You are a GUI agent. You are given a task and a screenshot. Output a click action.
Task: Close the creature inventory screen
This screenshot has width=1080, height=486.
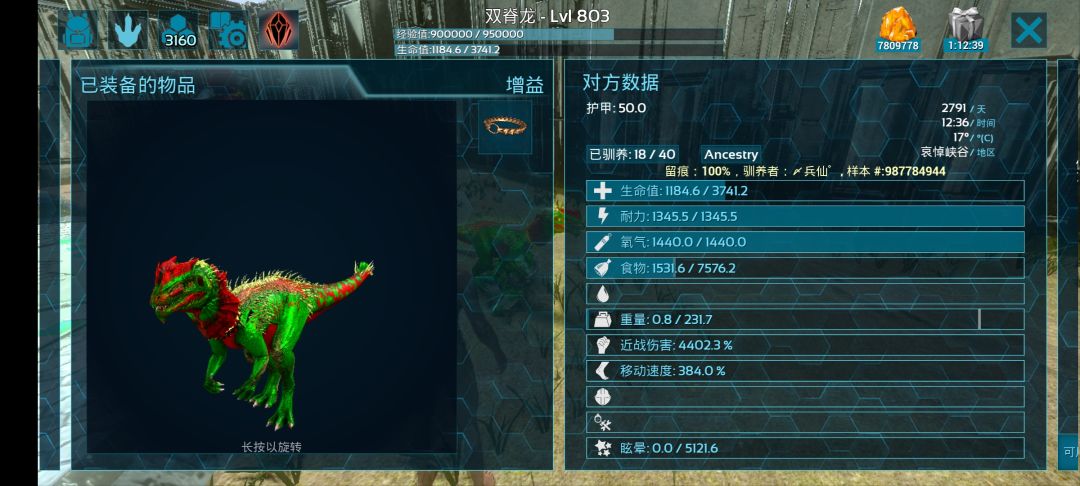[x=1028, y=30]
